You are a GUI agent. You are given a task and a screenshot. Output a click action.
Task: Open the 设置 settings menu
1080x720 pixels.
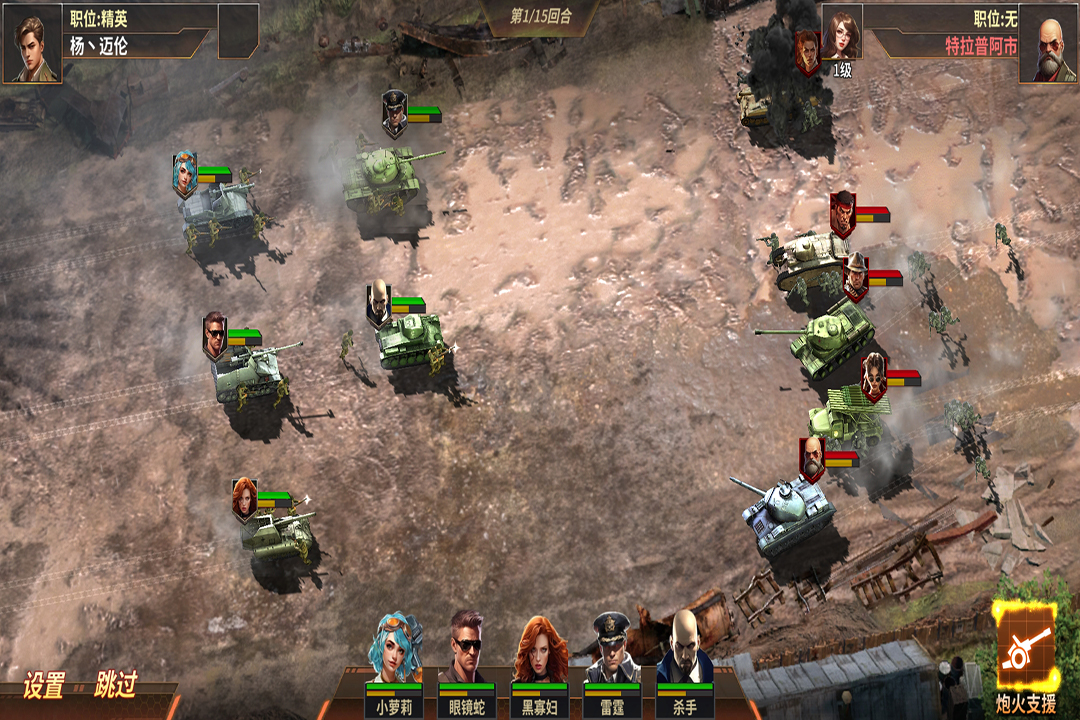pyautogui.click(x=44, y=686)
